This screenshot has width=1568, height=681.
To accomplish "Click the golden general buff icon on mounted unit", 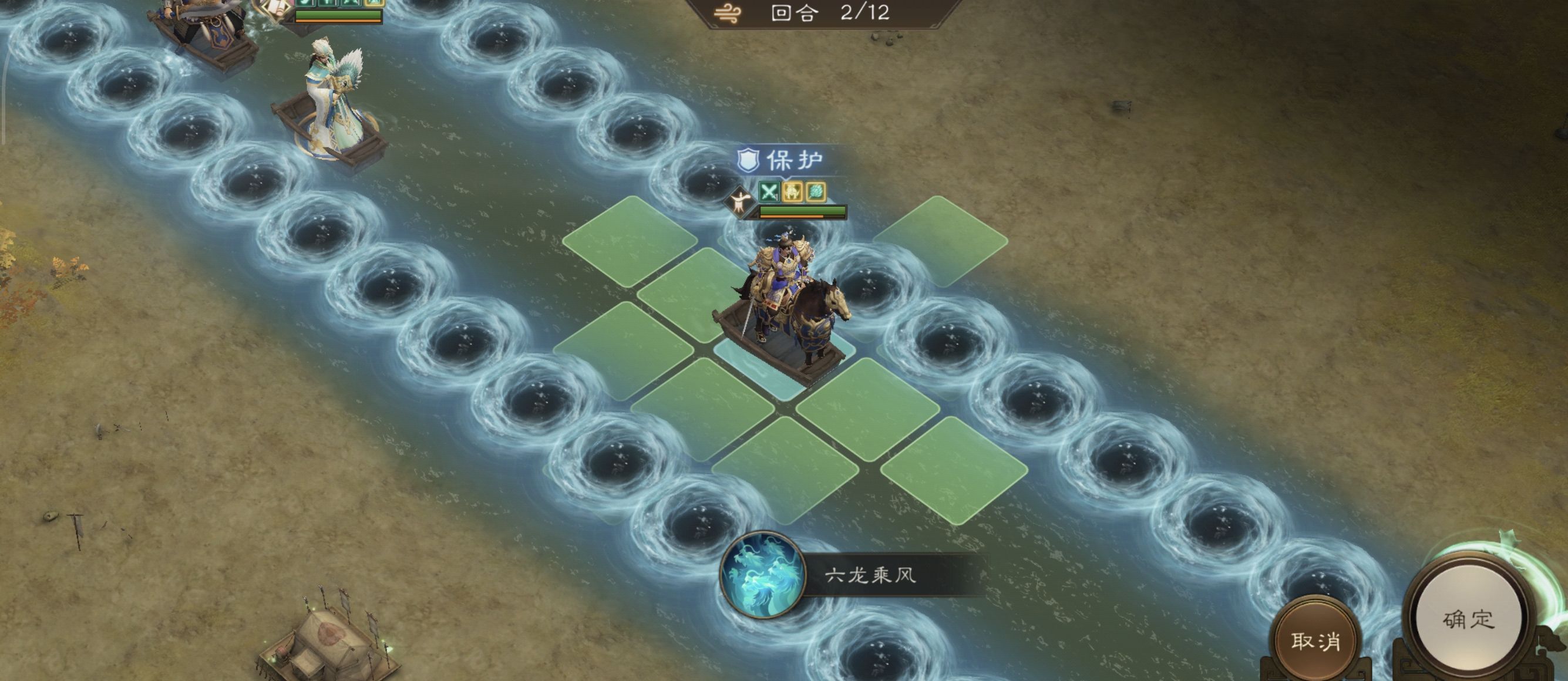I will point(793,193).
